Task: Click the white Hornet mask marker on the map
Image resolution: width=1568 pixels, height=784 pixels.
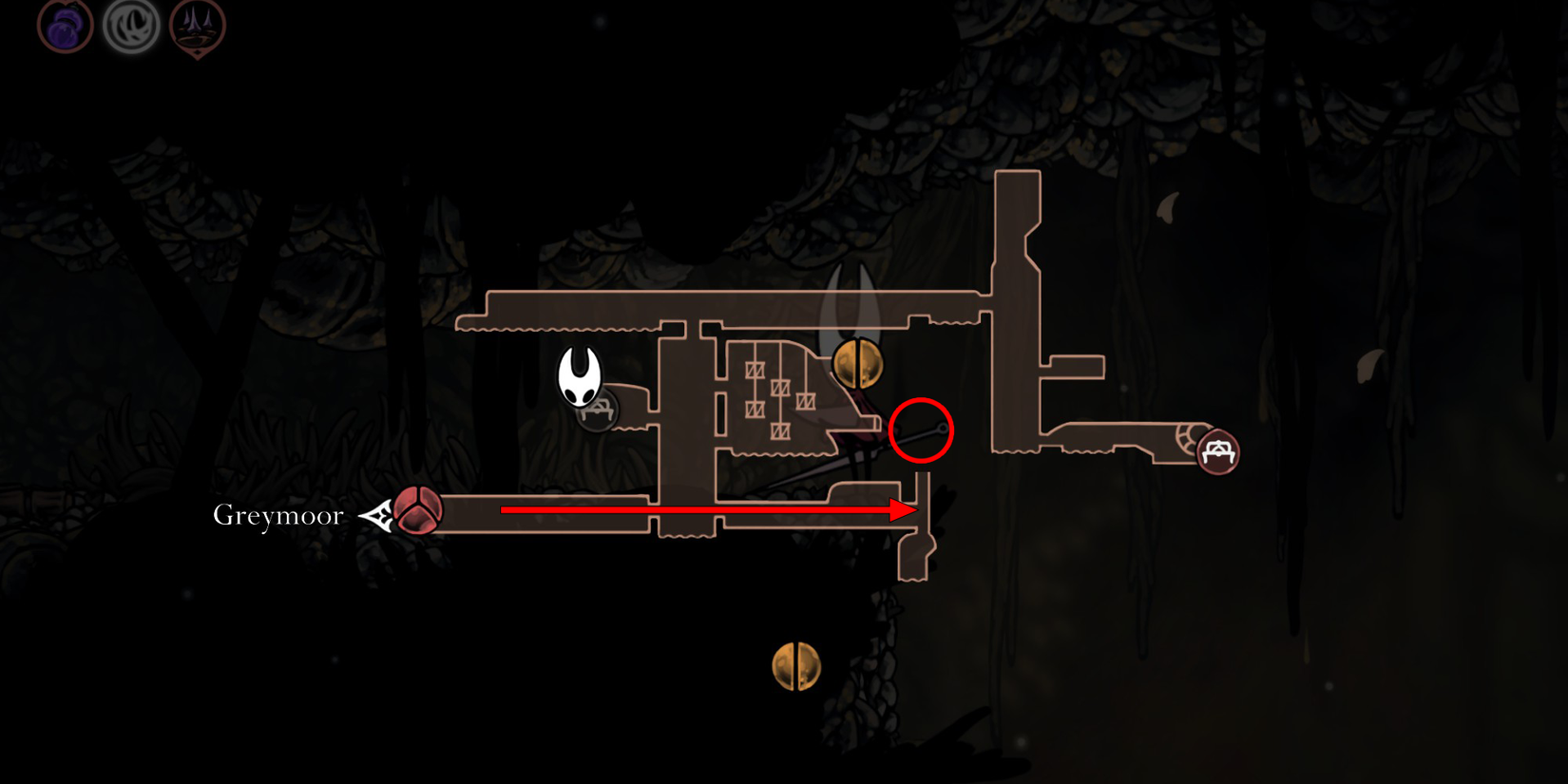Action: point(580,378)
